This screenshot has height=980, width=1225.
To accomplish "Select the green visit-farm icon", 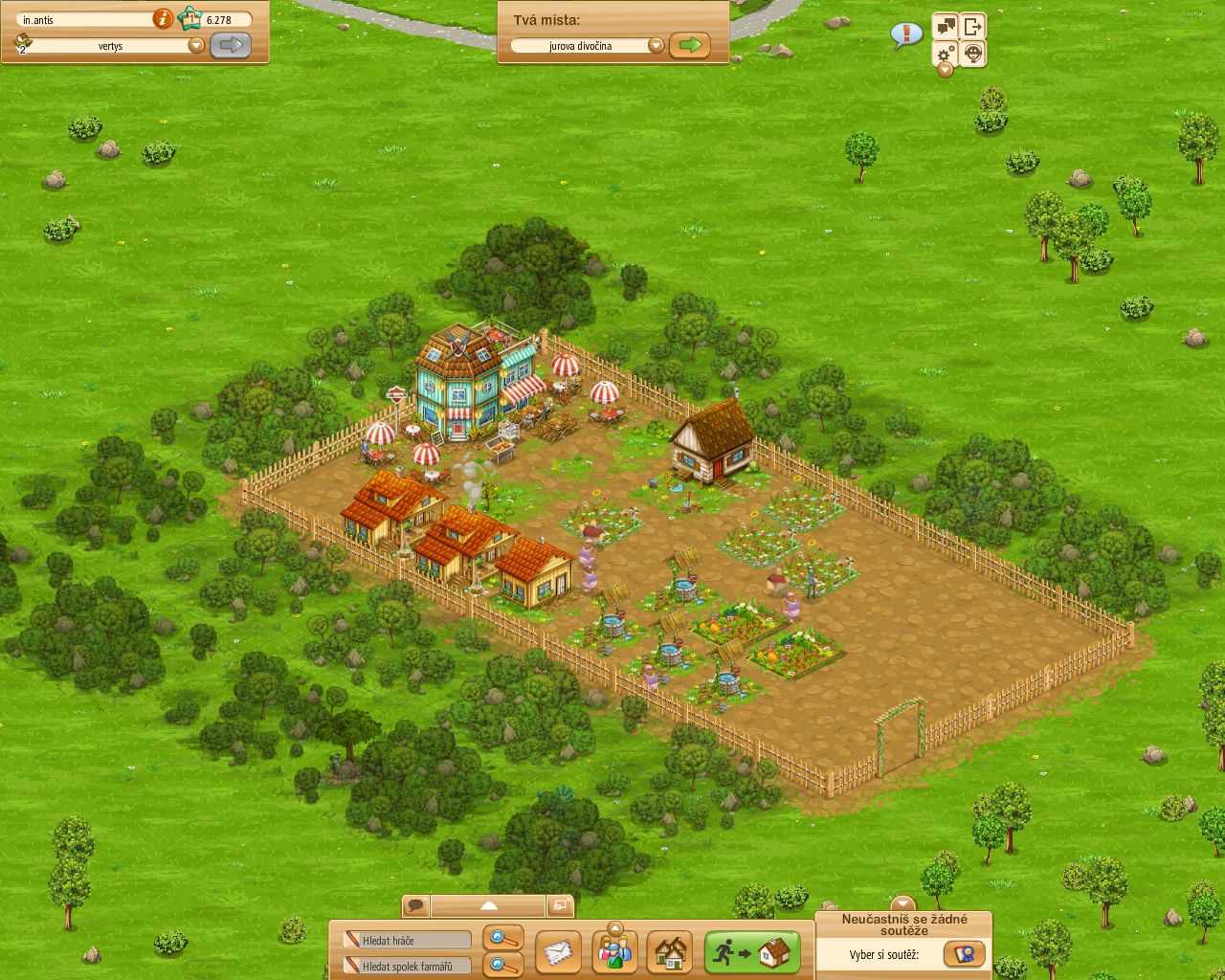I will click(752, 953).
